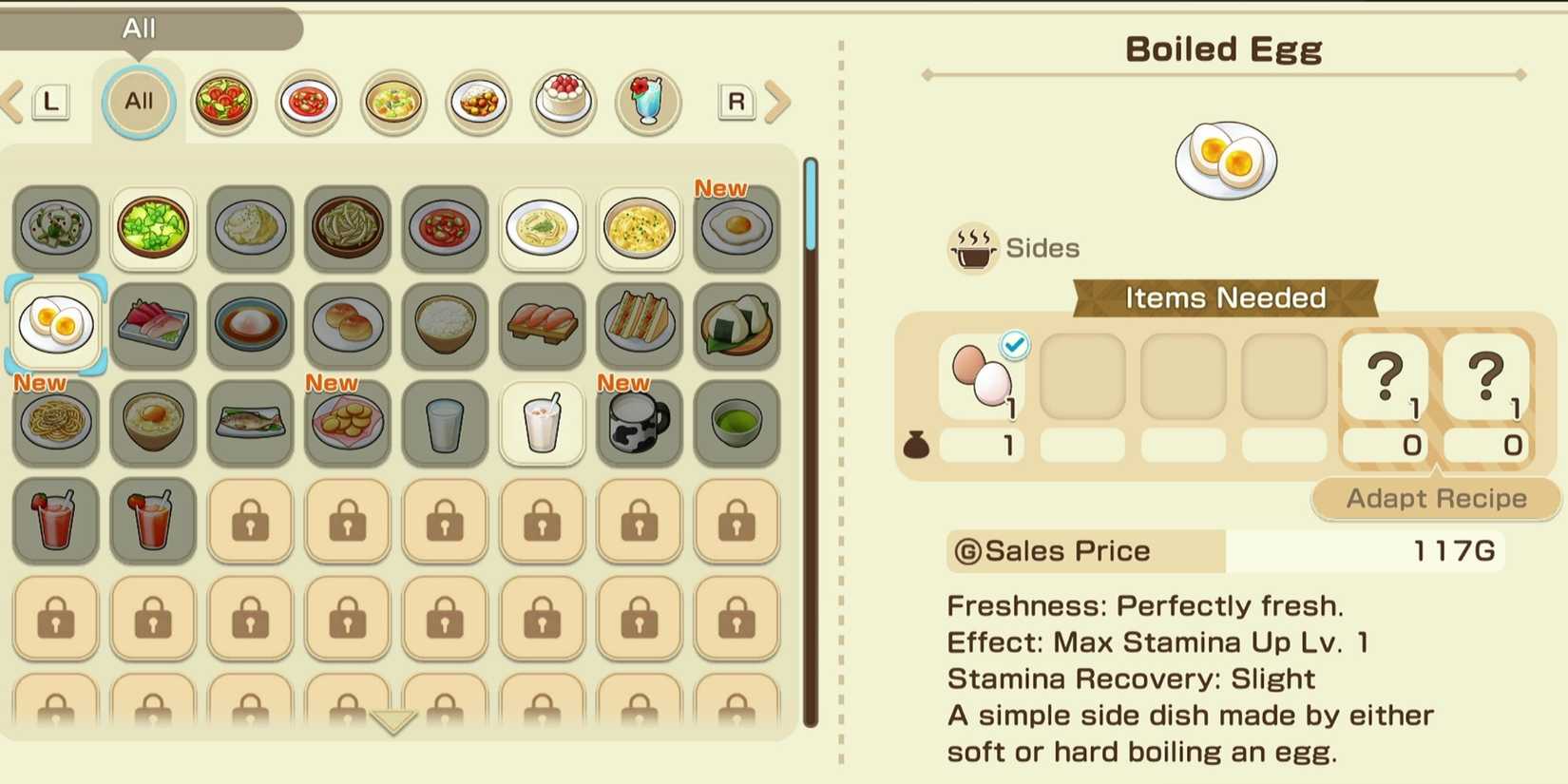1568x784 pixels.
Task: Select the Sandwich recipe icon
Action: (x=639, y=326)
